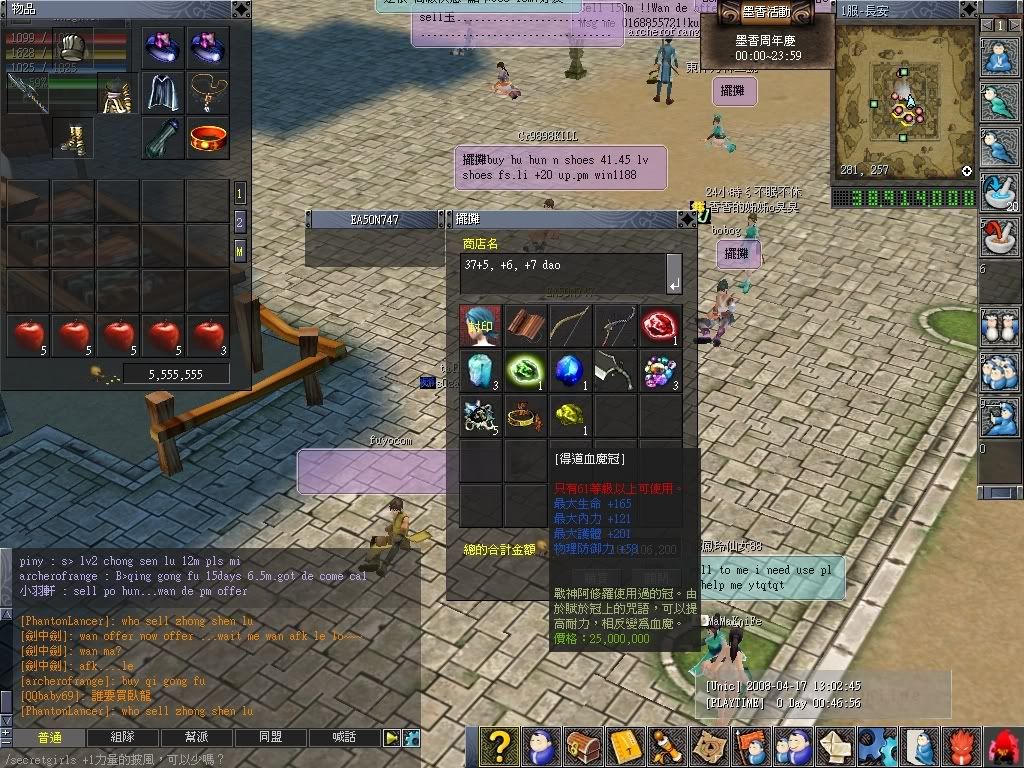Select the blue sapphire in the stall

[570, 370]
